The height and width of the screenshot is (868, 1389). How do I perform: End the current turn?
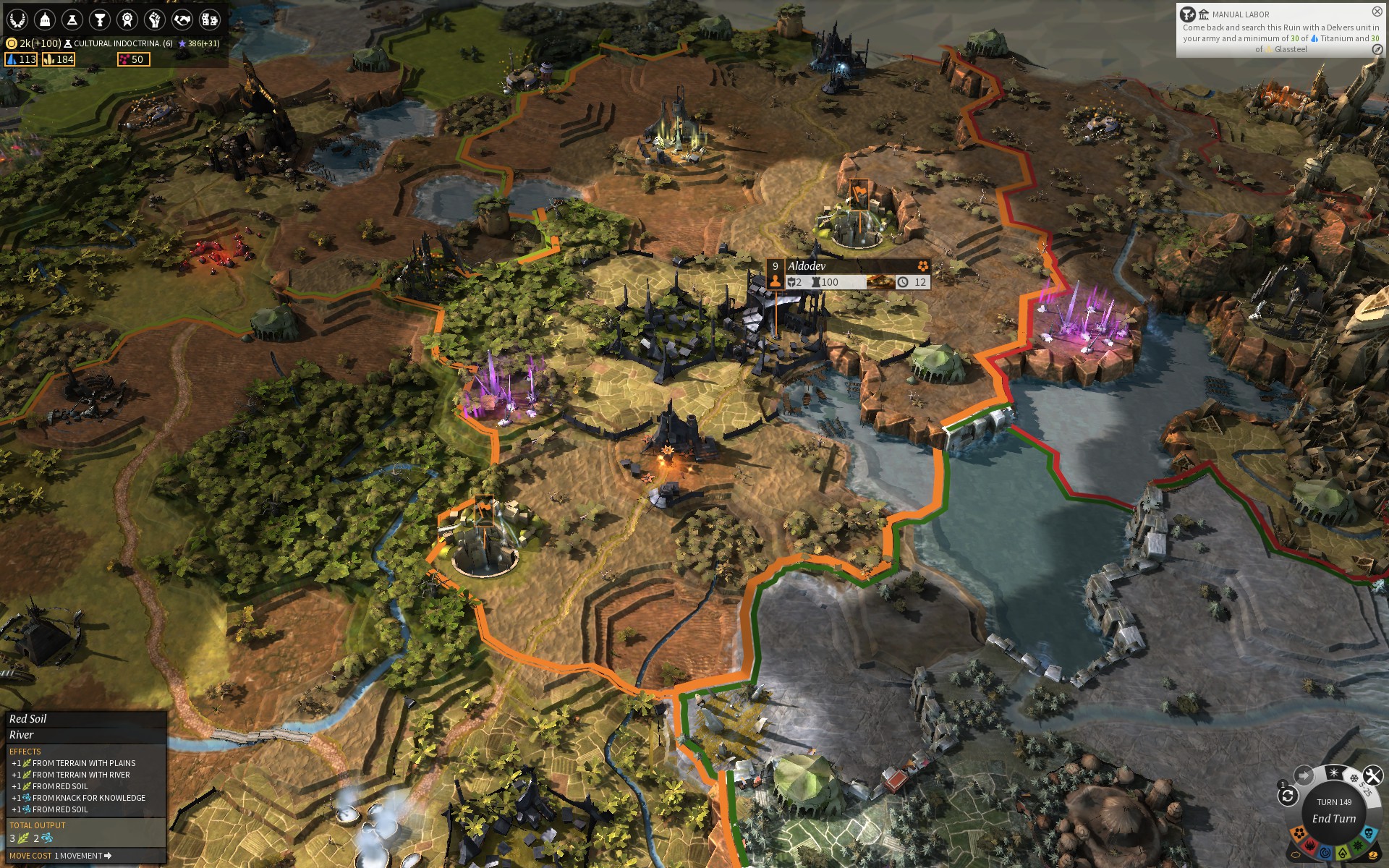coord(1334,818)
